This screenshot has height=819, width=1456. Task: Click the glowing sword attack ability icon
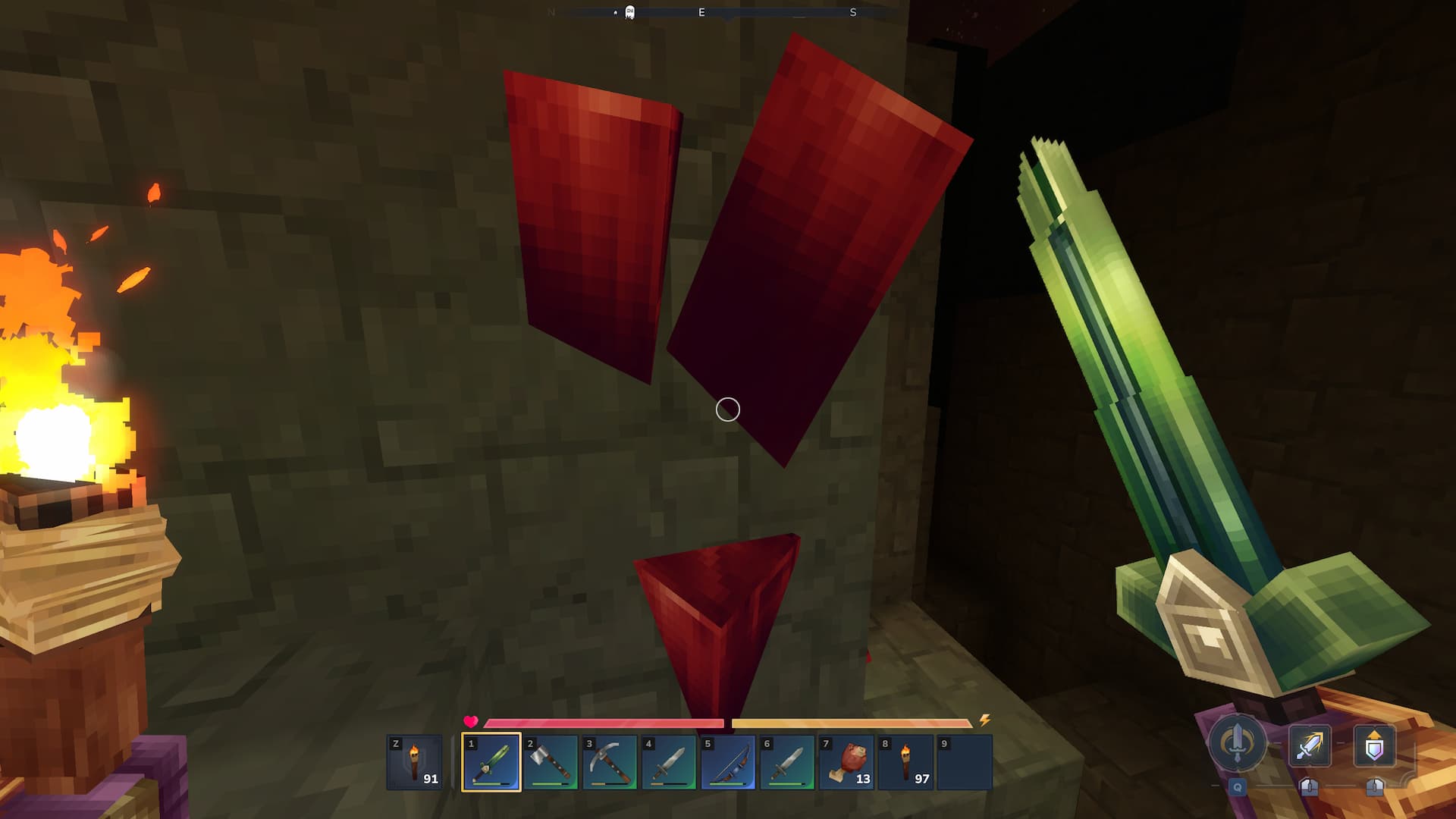1310,745
